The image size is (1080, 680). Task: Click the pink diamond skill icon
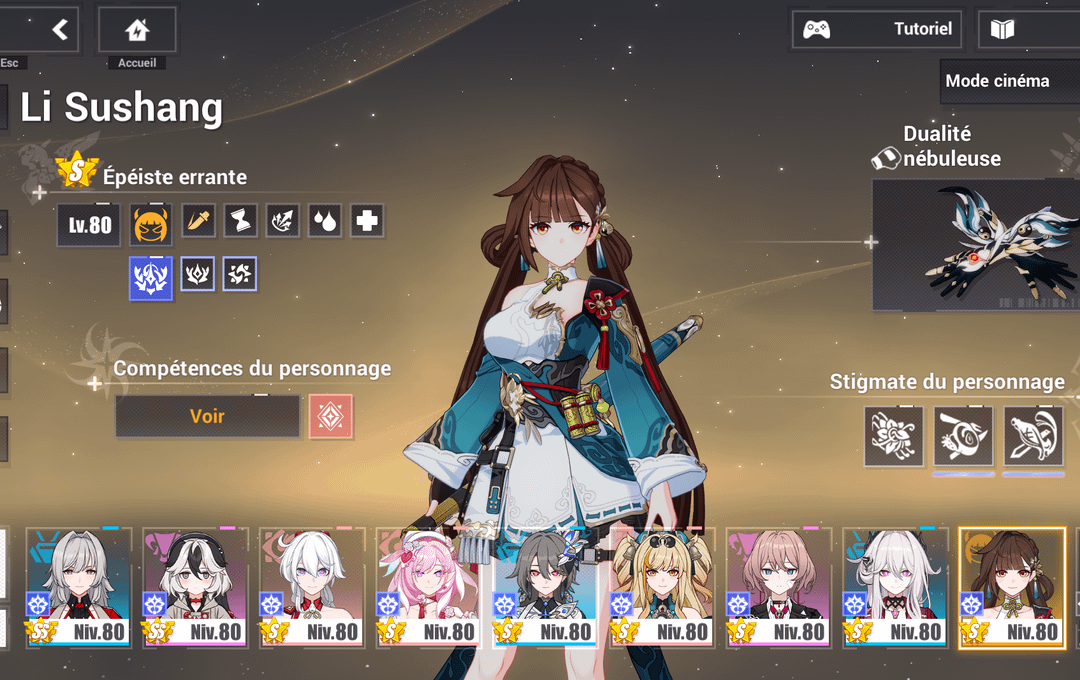pyautogui.click(x=331, y=416)
